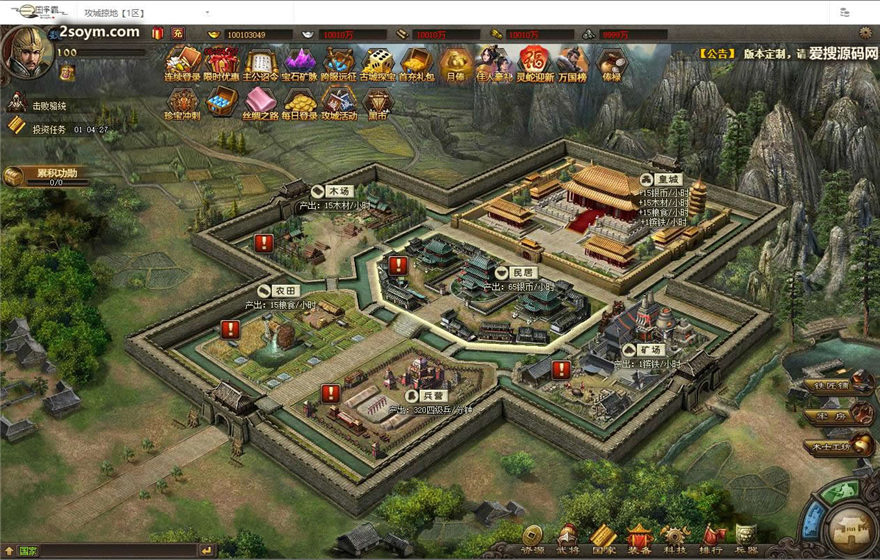Open the 木工工坊 workshop button
Screen dimensions: 880x560
click(838, 446)
